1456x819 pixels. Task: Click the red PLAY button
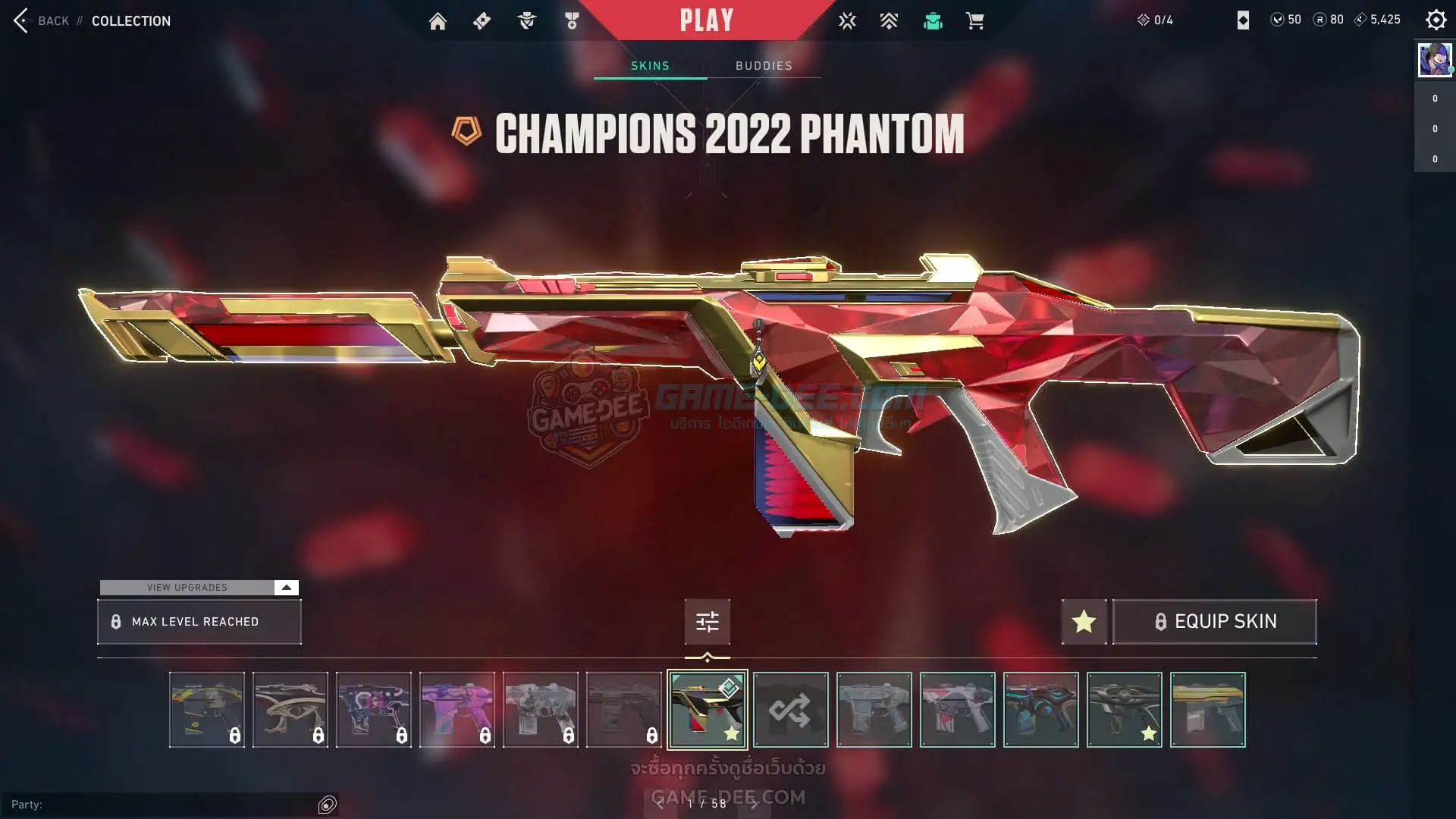pyautogui.click(x=706, y=20)
